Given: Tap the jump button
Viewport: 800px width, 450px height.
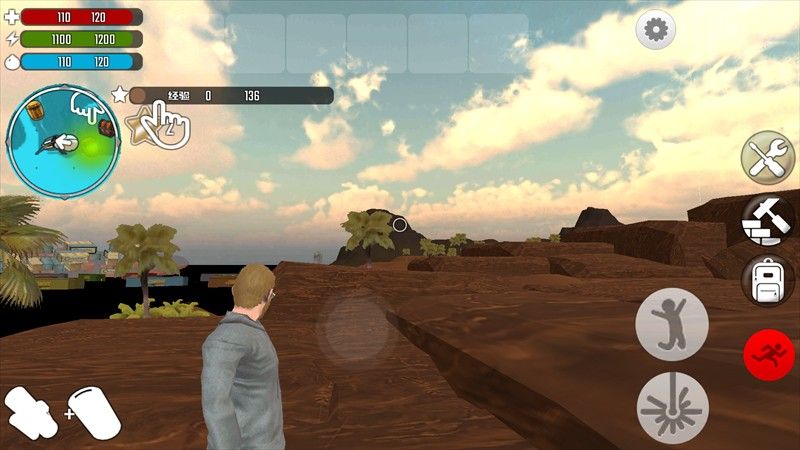Looking at the screenshot, I should pyautogui.click(x=672, y=324).
